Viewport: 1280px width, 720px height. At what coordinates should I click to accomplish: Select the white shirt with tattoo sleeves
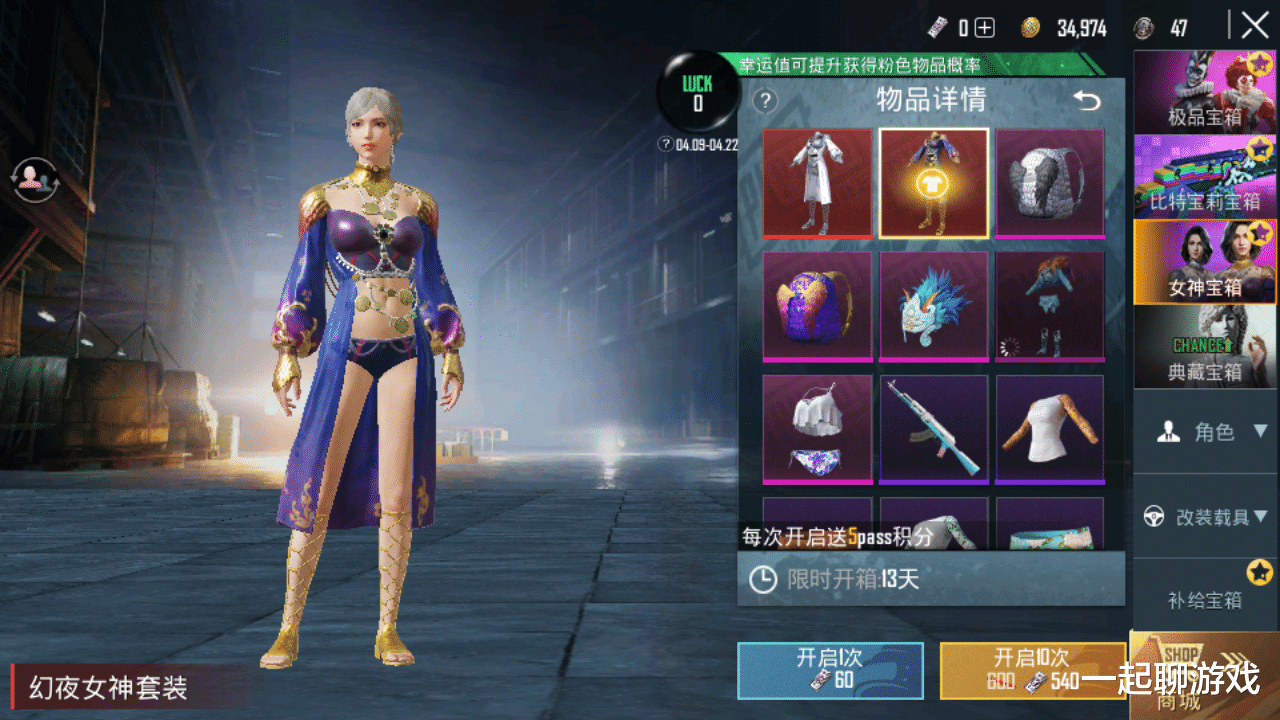point(1050,430)
